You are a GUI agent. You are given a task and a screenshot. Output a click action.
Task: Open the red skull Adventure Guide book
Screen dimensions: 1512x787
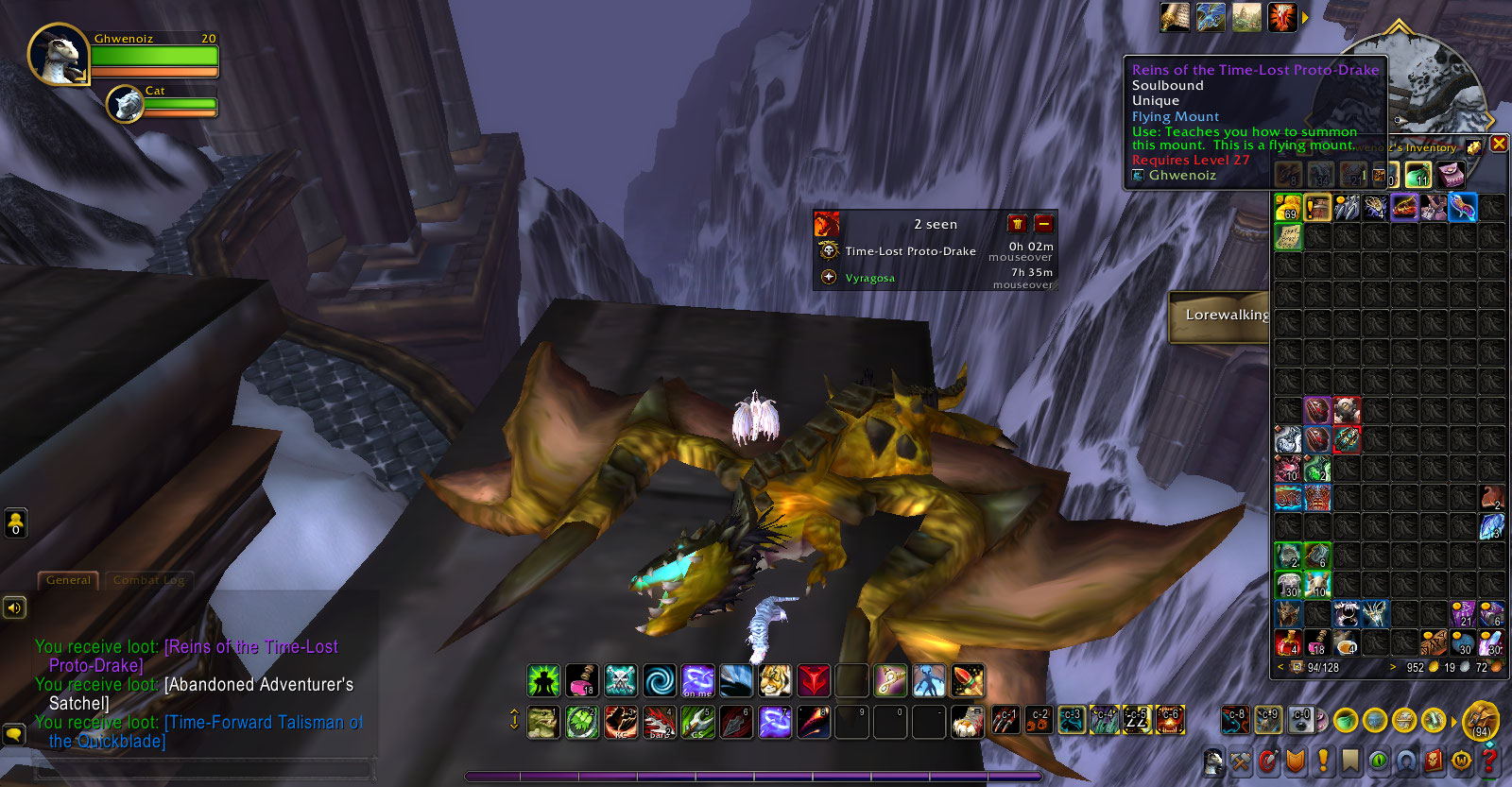click(x=1435, y=761)
